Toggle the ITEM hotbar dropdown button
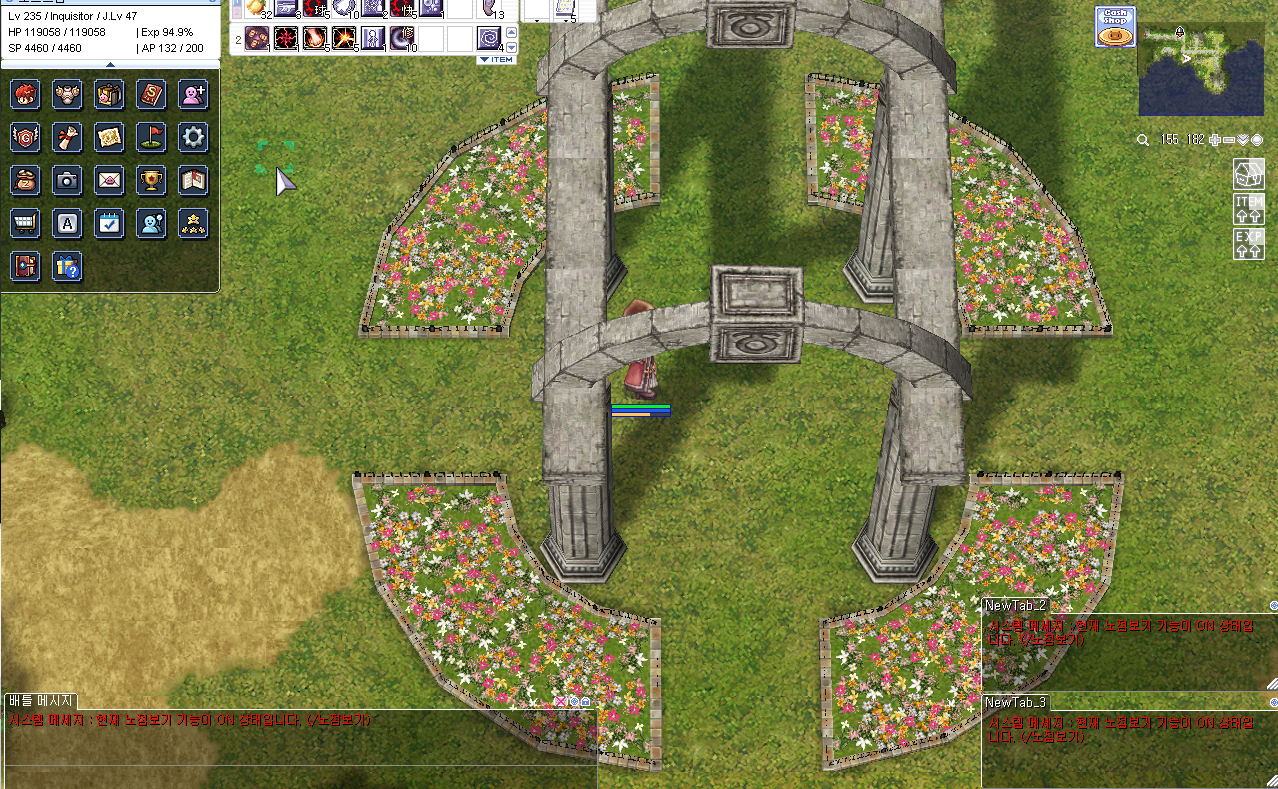This screenshot has width=1278, height=789. [496, 59]
